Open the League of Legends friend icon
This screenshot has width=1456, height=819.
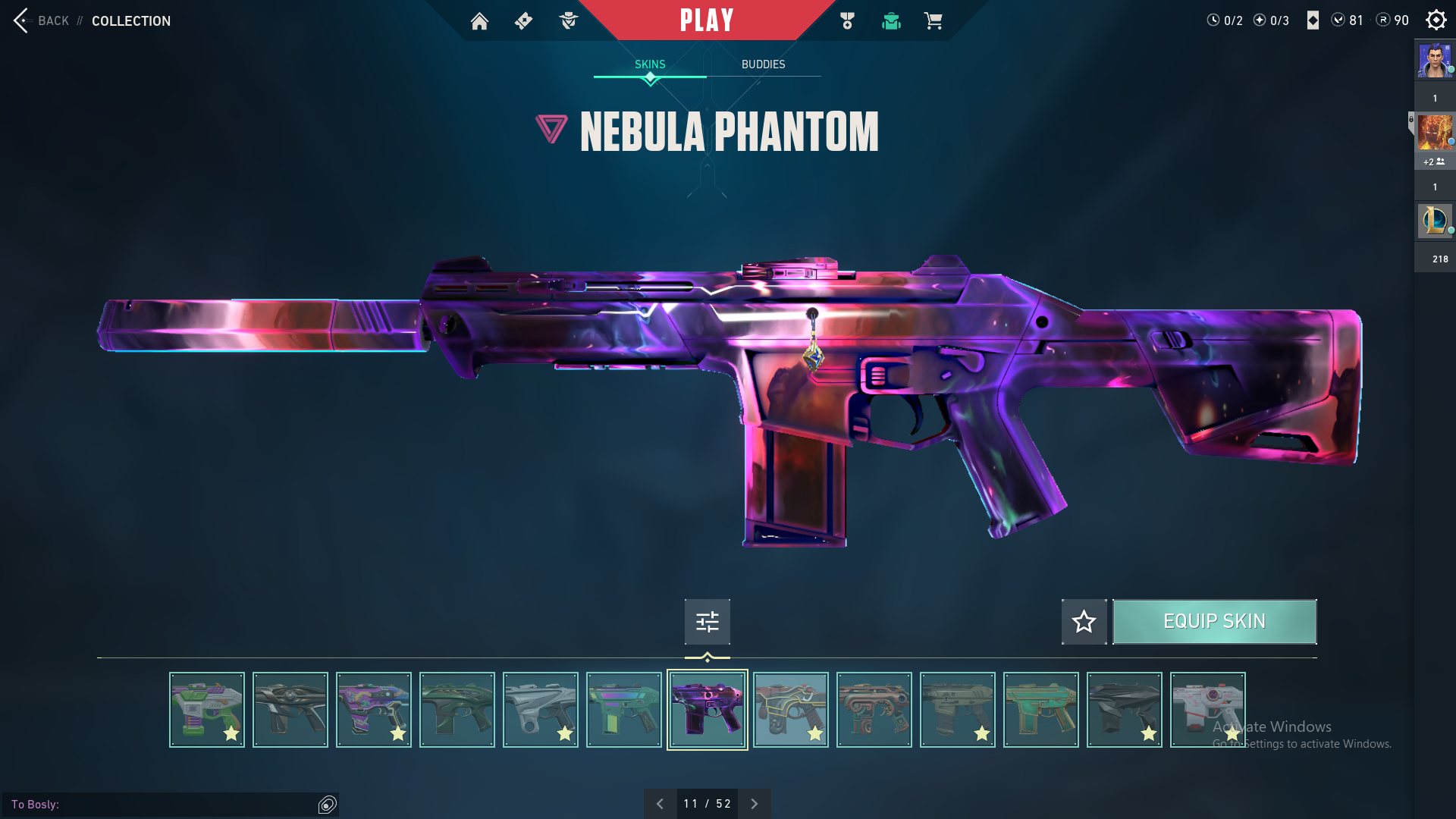1435,221
